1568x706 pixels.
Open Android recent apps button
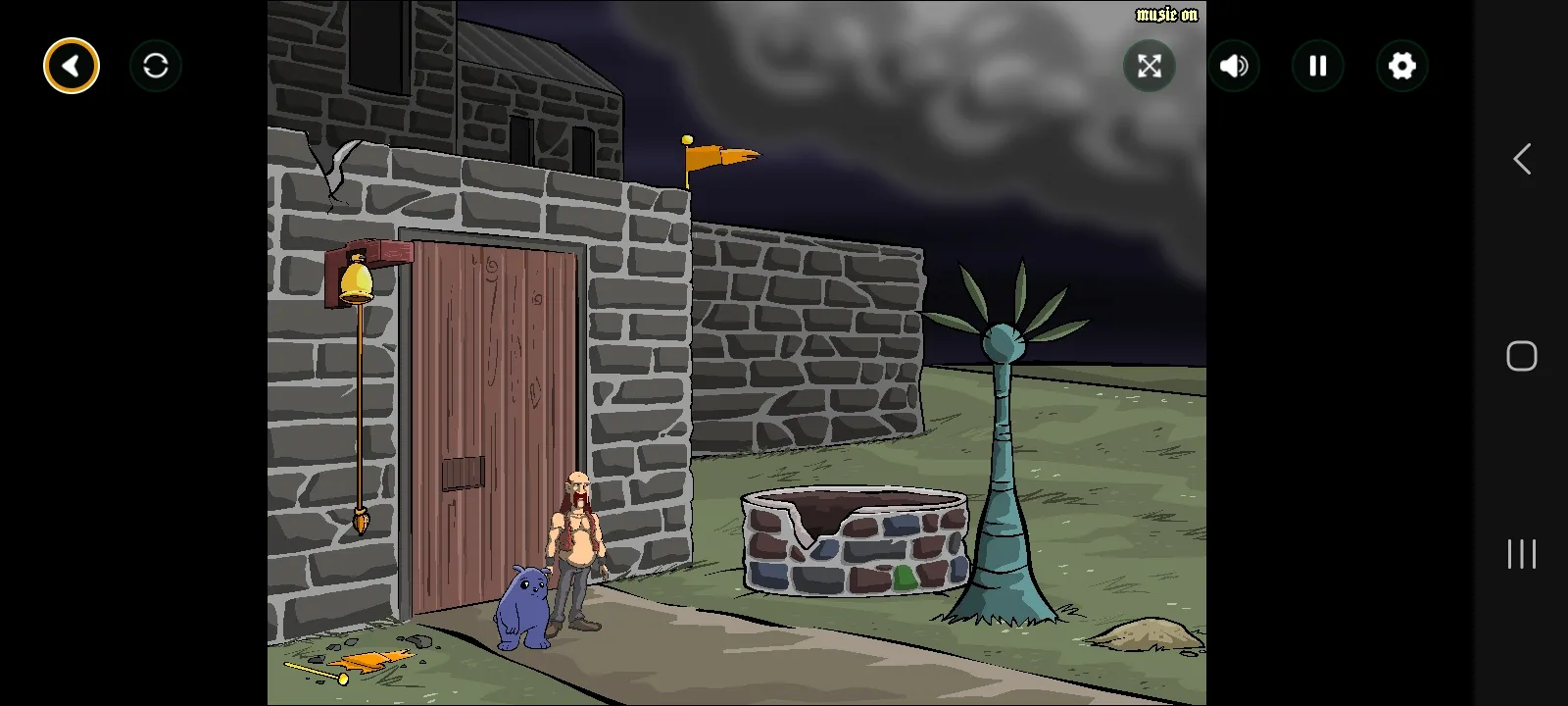(x=1521, y=554)
